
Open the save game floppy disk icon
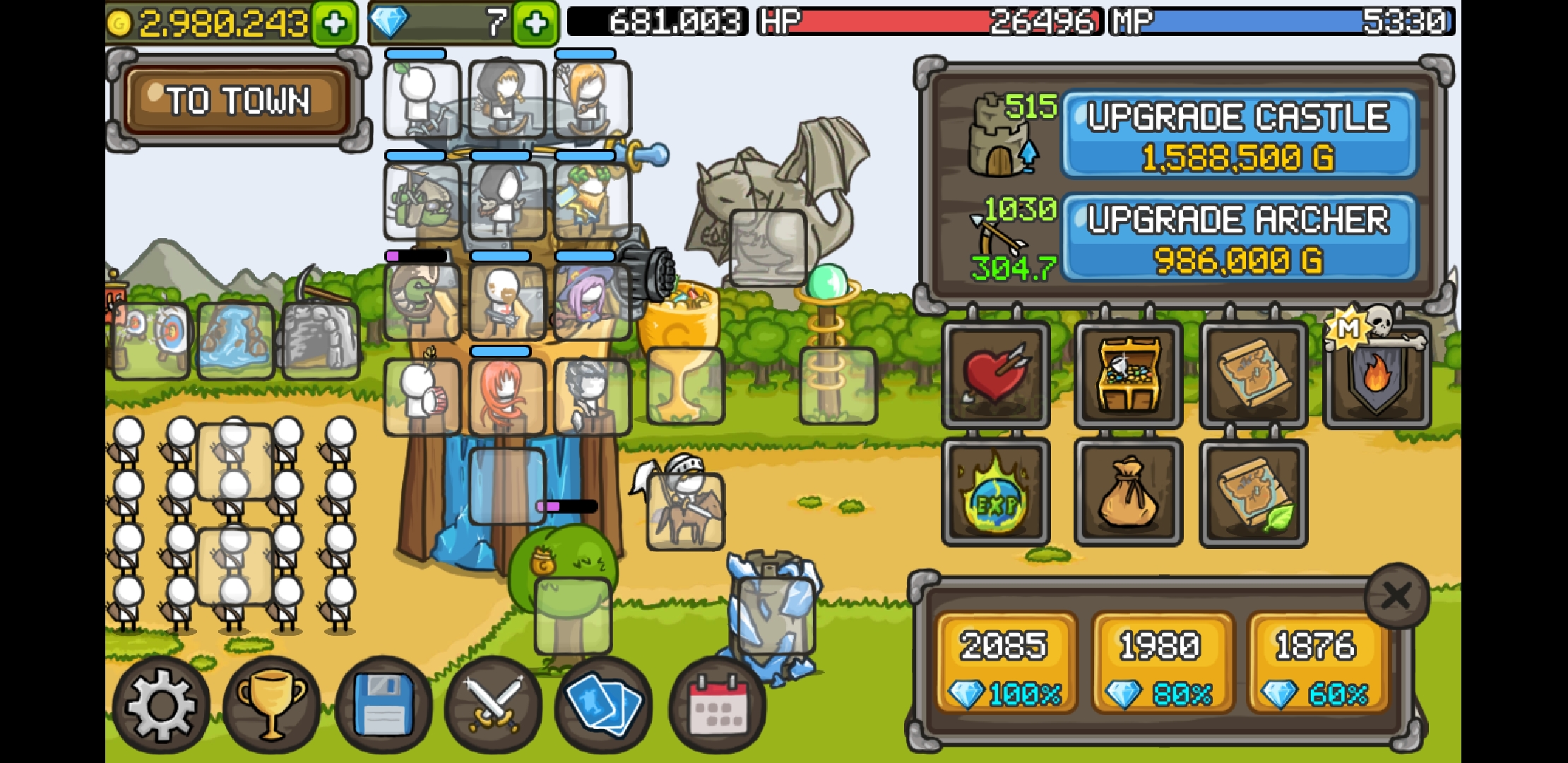[x=384, y=703]
